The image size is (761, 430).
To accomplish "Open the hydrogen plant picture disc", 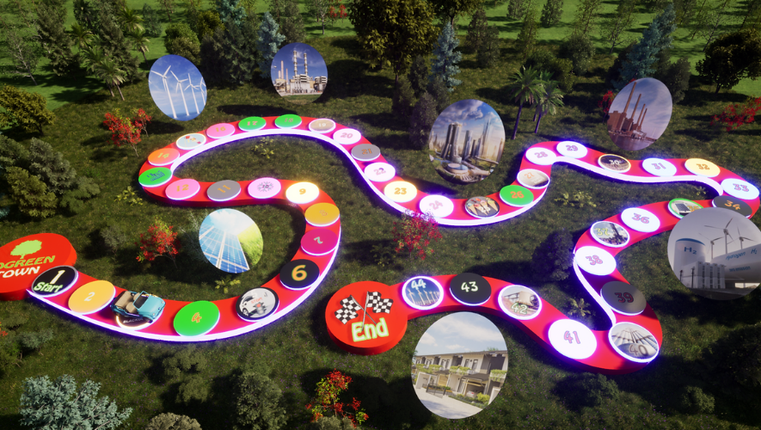I will 713,253.
